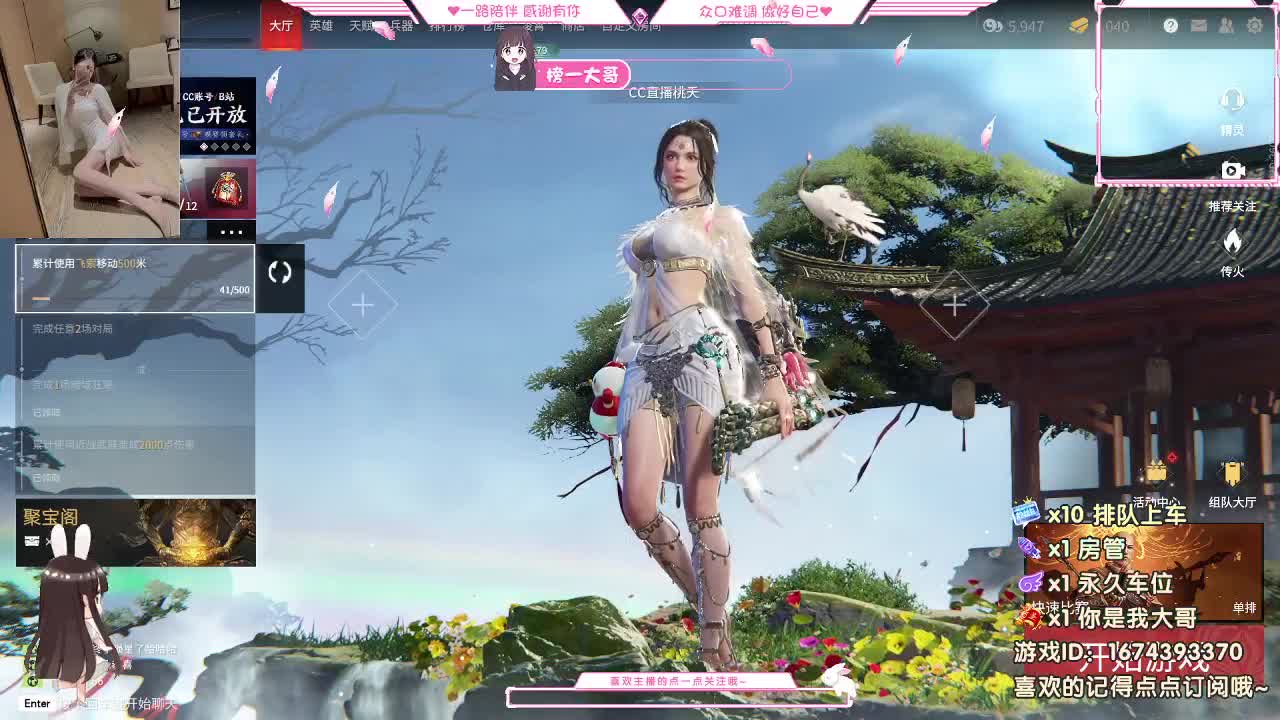Image resolution: width=1280 pixels, height=720 pixels.
Task: Toggle the character rotate view control
Action: pos(280,272)
